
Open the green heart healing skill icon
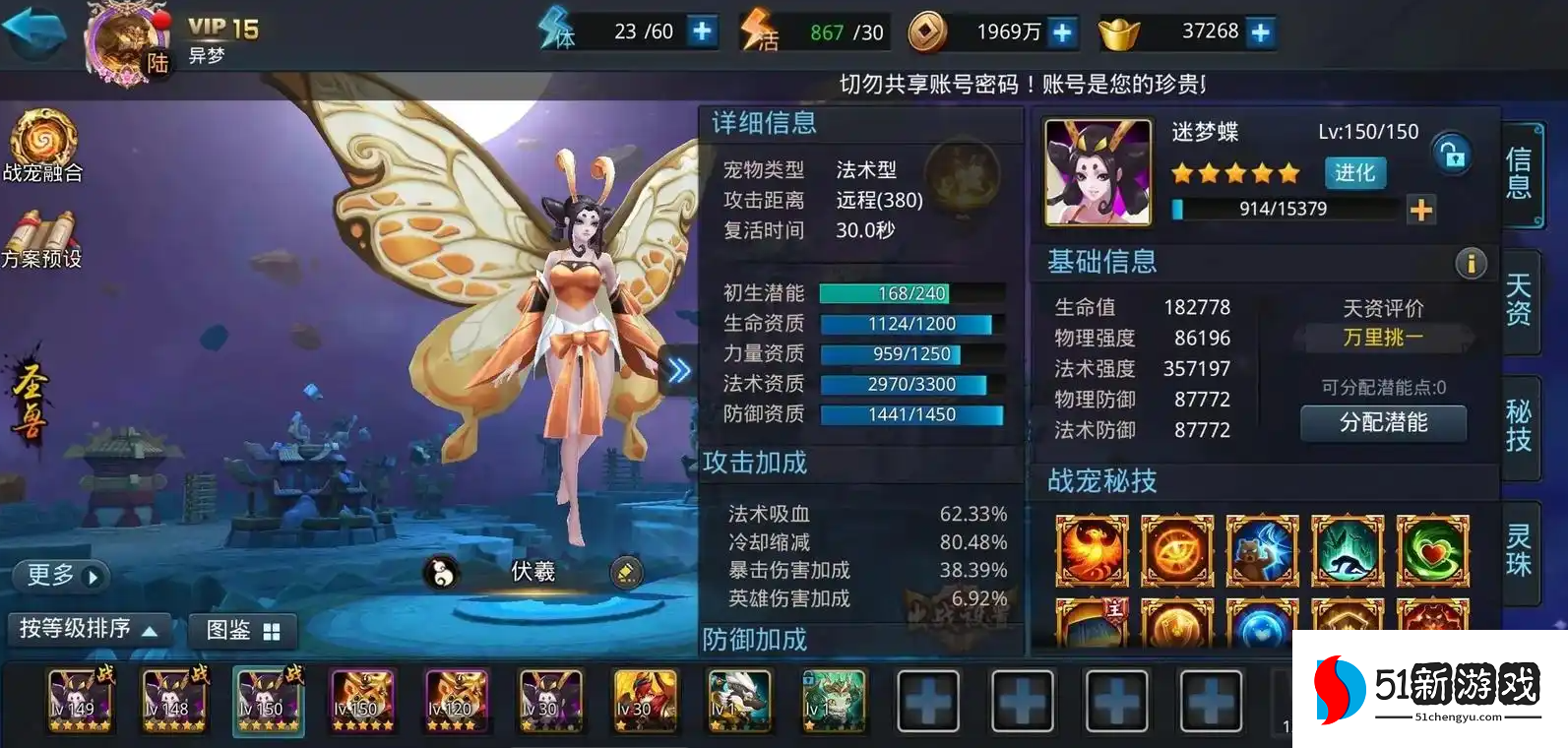coord(1432,551)
